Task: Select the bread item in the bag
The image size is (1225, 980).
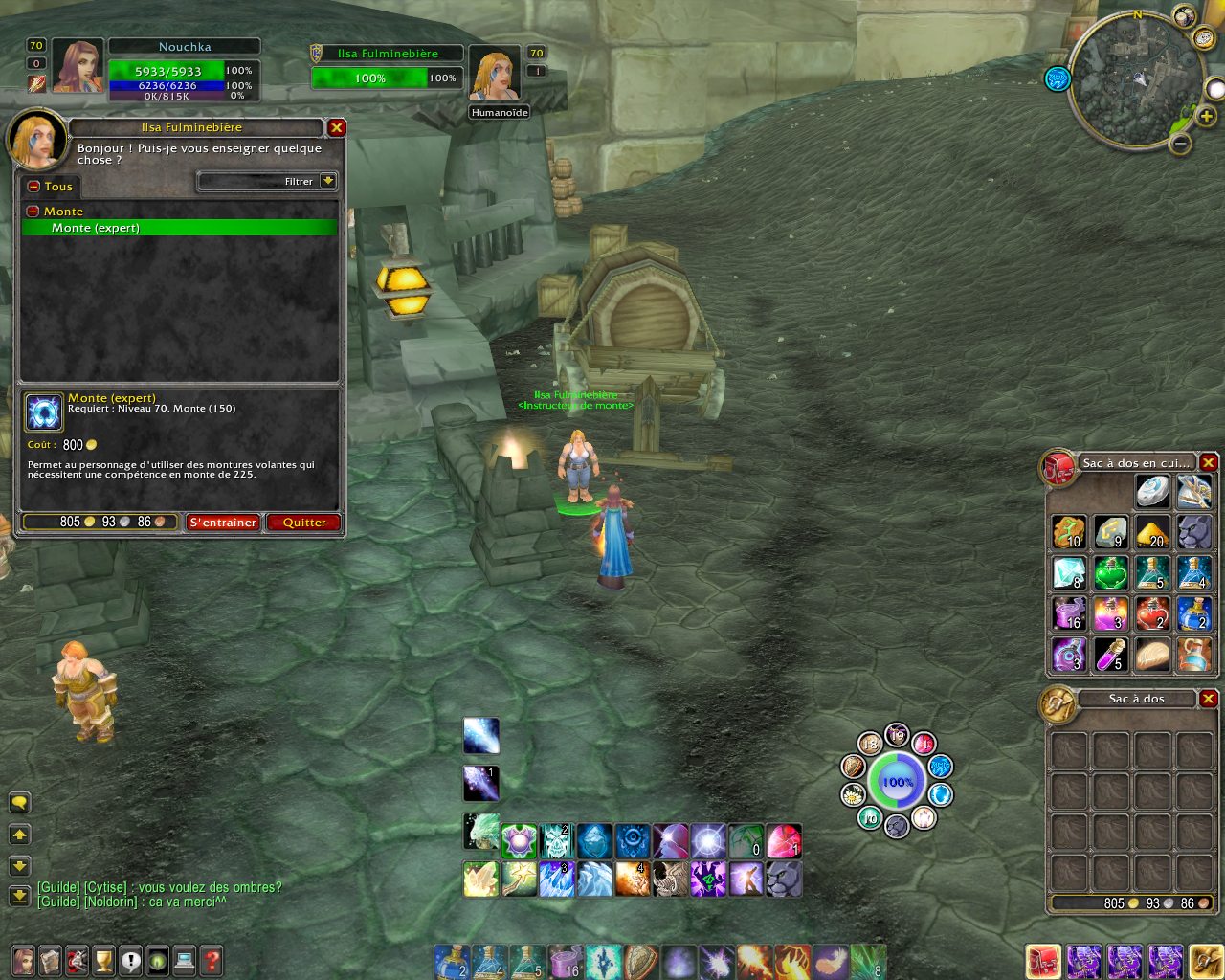Action: 1152,656
